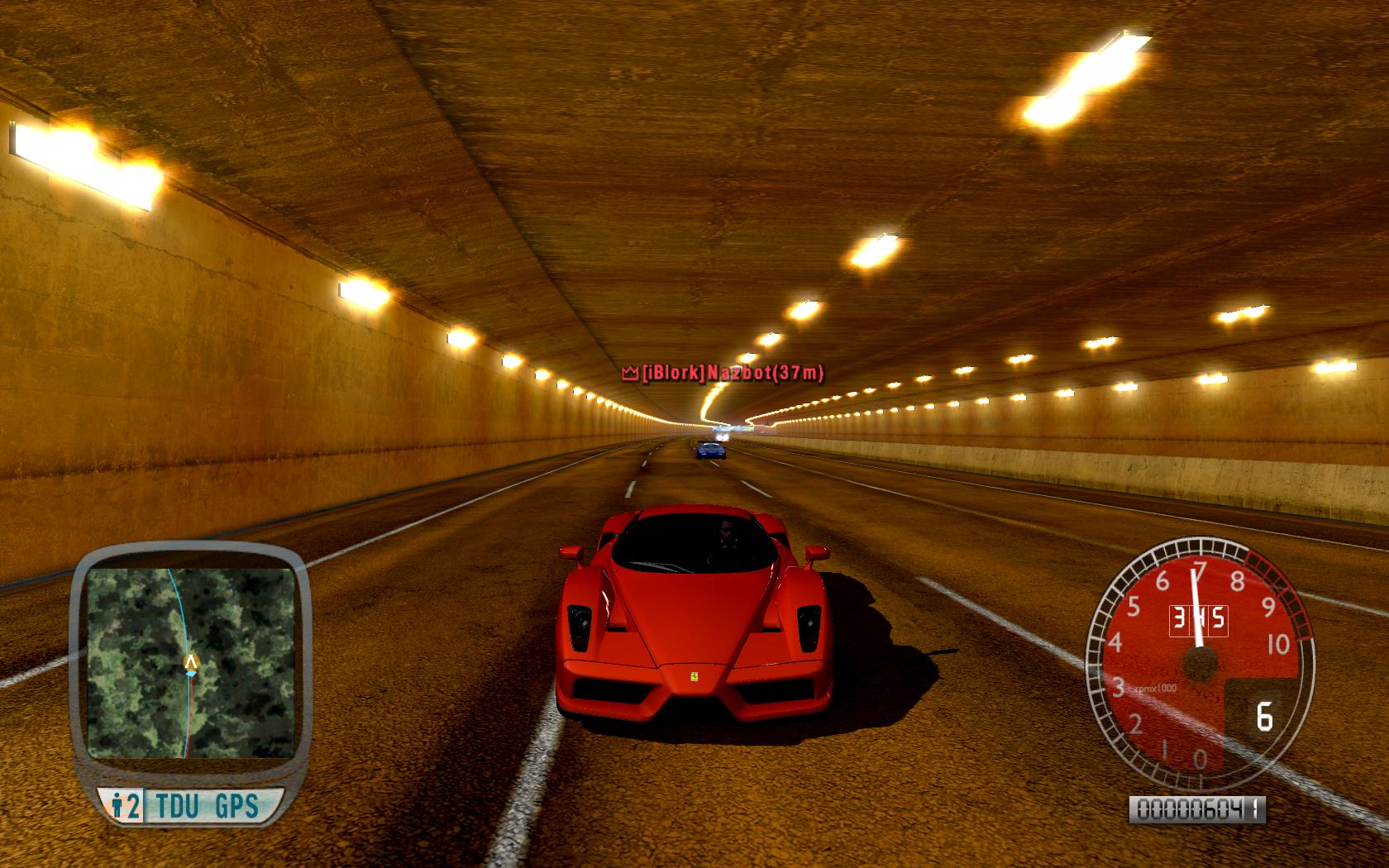Click the red Ferrari Enzo hood badge
The image size is (1389, 868).
tap(693, 677)
